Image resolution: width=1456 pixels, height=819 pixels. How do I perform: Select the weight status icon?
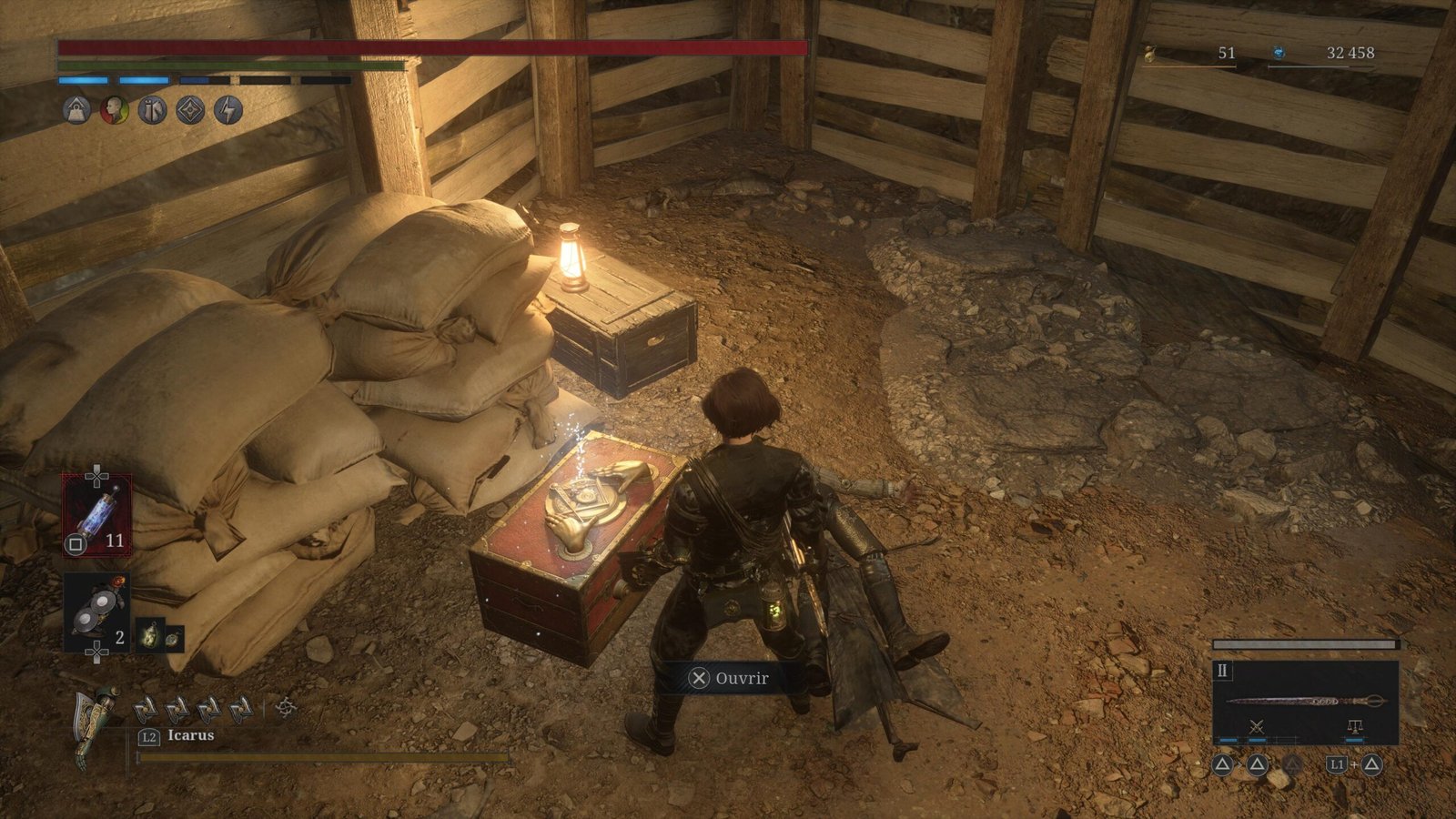[x=76, y=111]
